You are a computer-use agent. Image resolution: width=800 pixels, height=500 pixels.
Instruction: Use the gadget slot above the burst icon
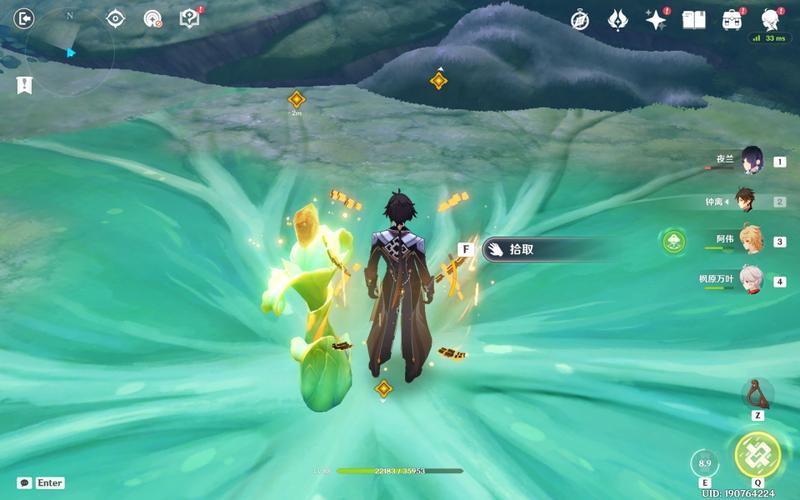[x=757, y=394]
